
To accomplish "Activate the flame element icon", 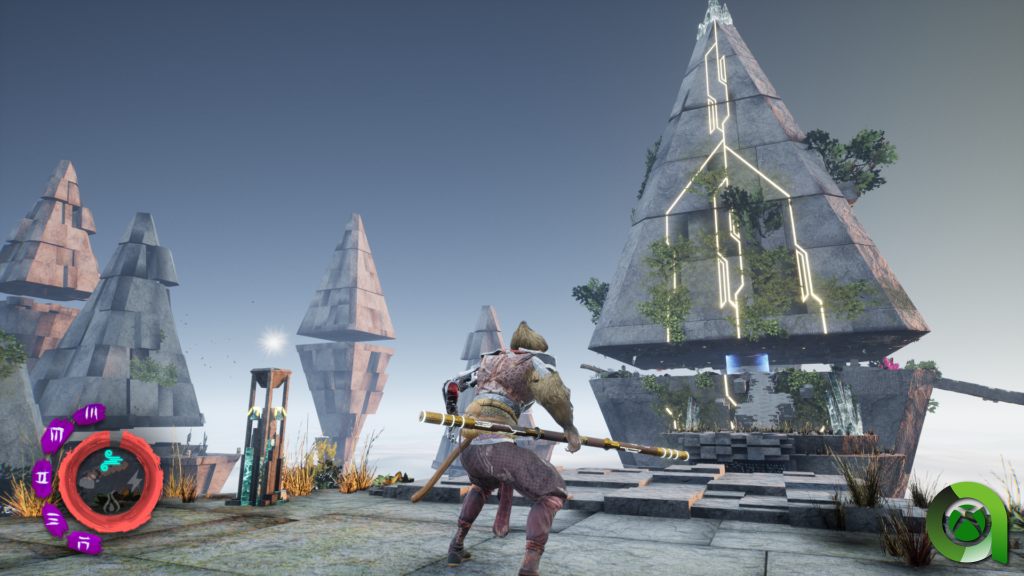I will click(111, 495).
